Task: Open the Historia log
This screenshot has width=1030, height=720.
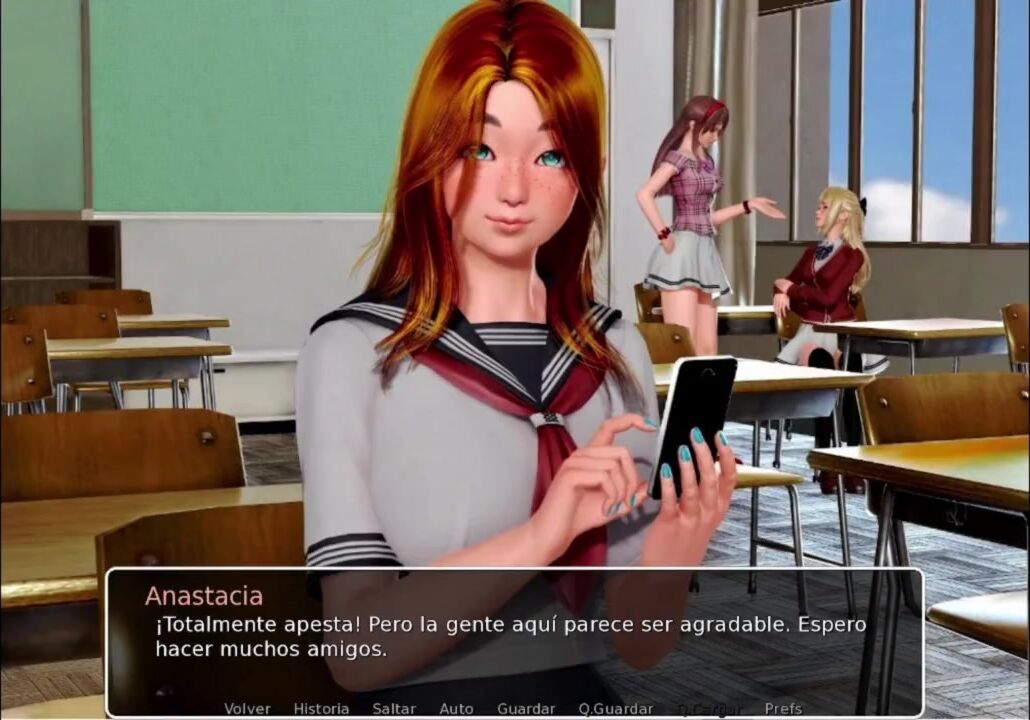Action: [x=321, y=709]
